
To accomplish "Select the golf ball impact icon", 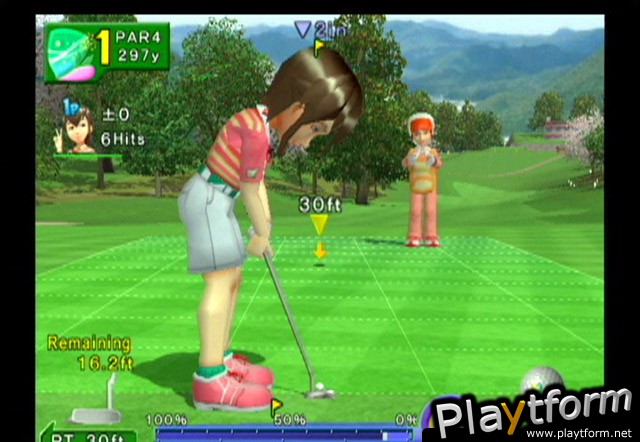I will [542, 382].
